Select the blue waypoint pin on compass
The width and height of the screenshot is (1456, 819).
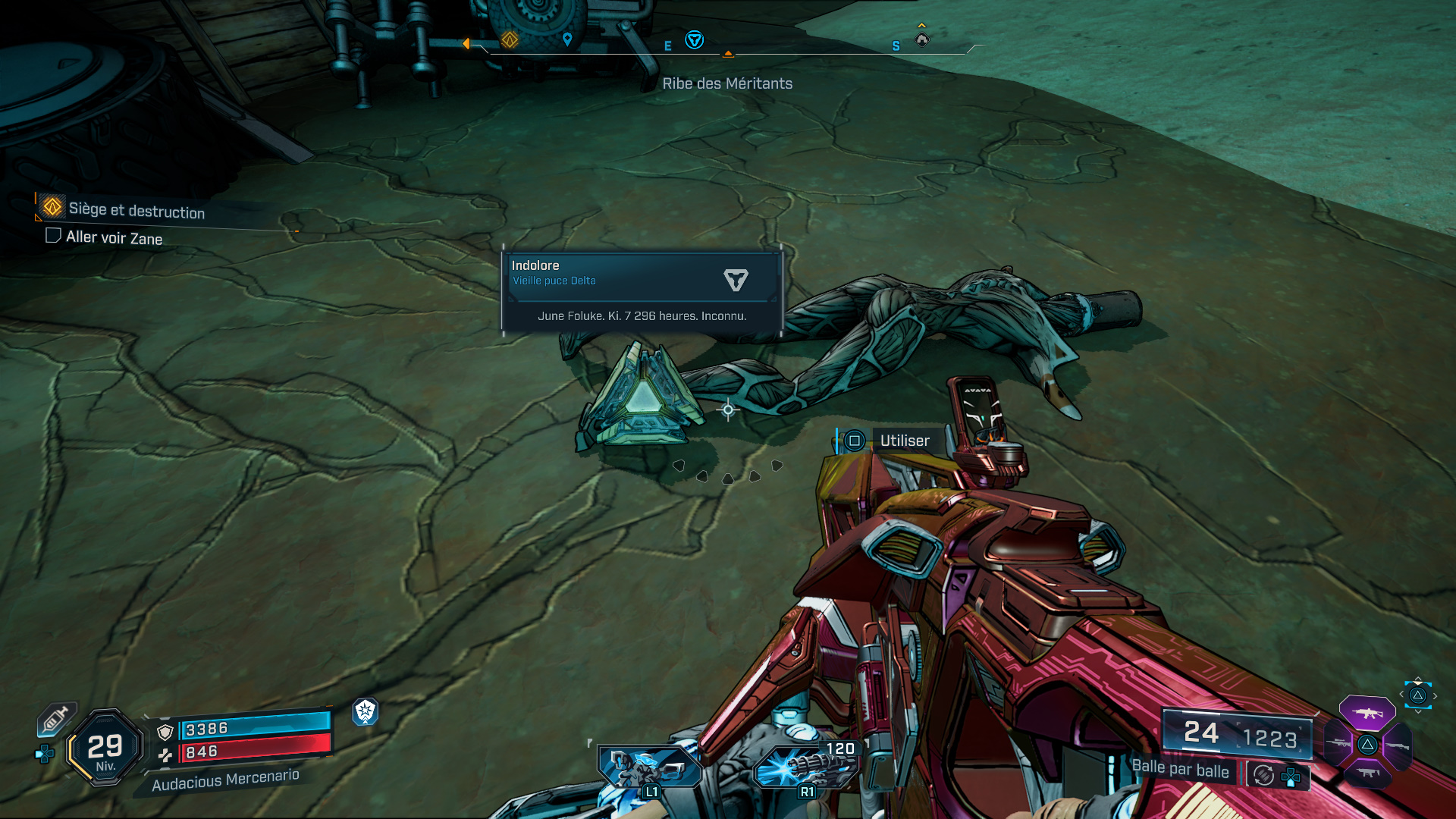tap(567, 39)
